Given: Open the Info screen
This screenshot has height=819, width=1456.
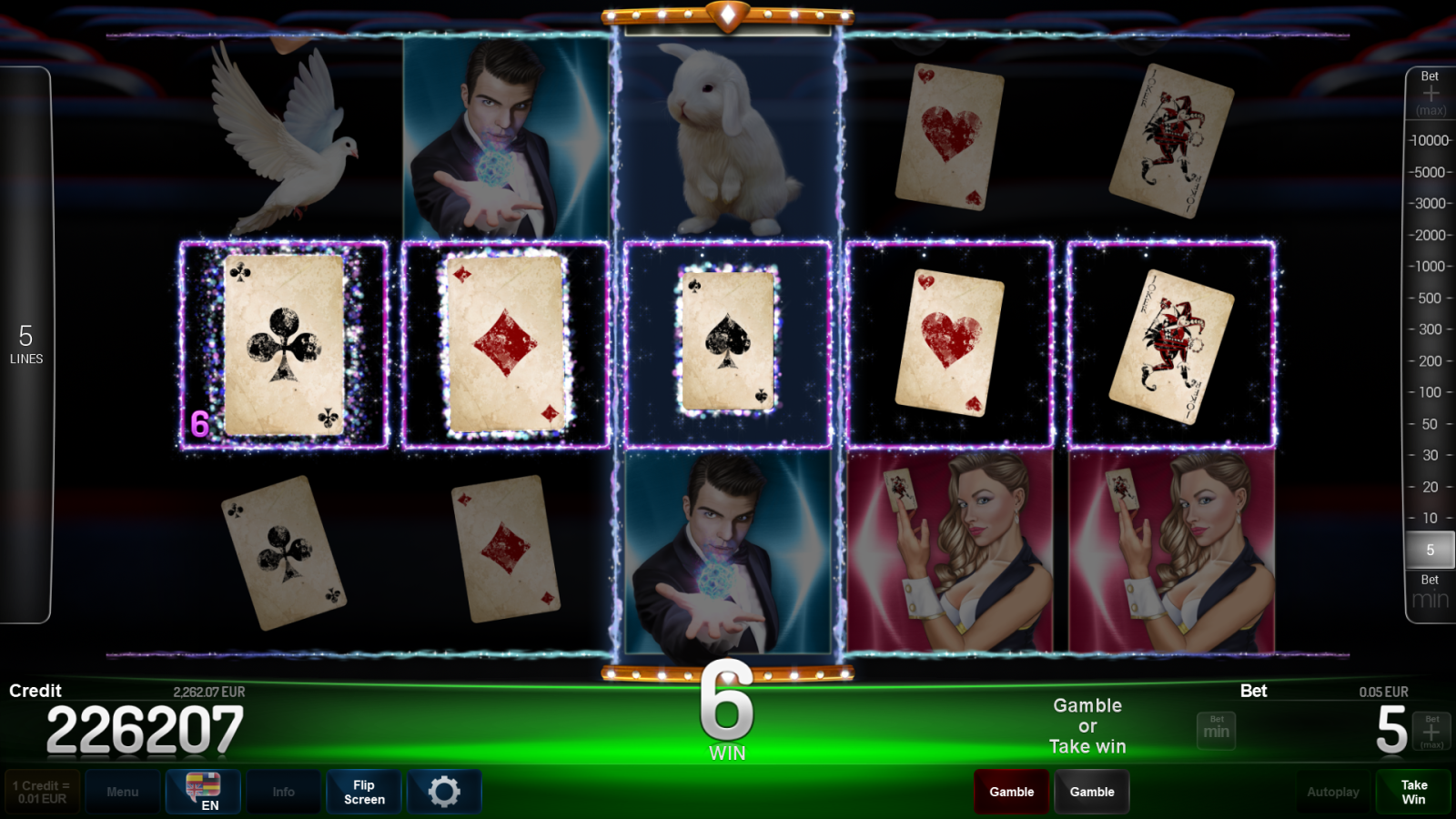Looking at the screenshot, I should pos(283,791).
